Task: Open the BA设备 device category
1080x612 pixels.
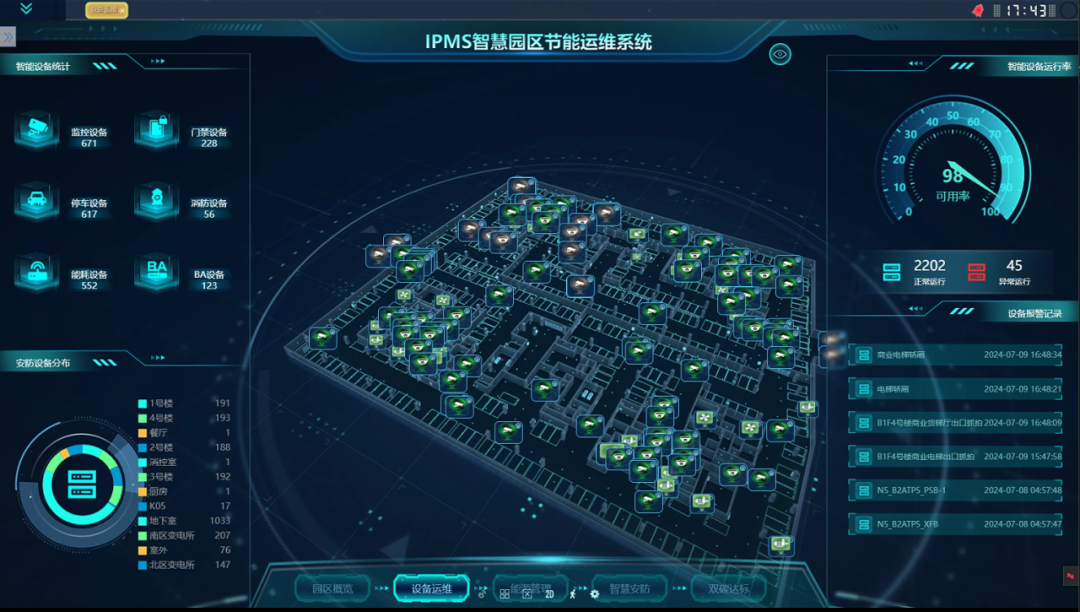Action: click(x=157, y=272)
